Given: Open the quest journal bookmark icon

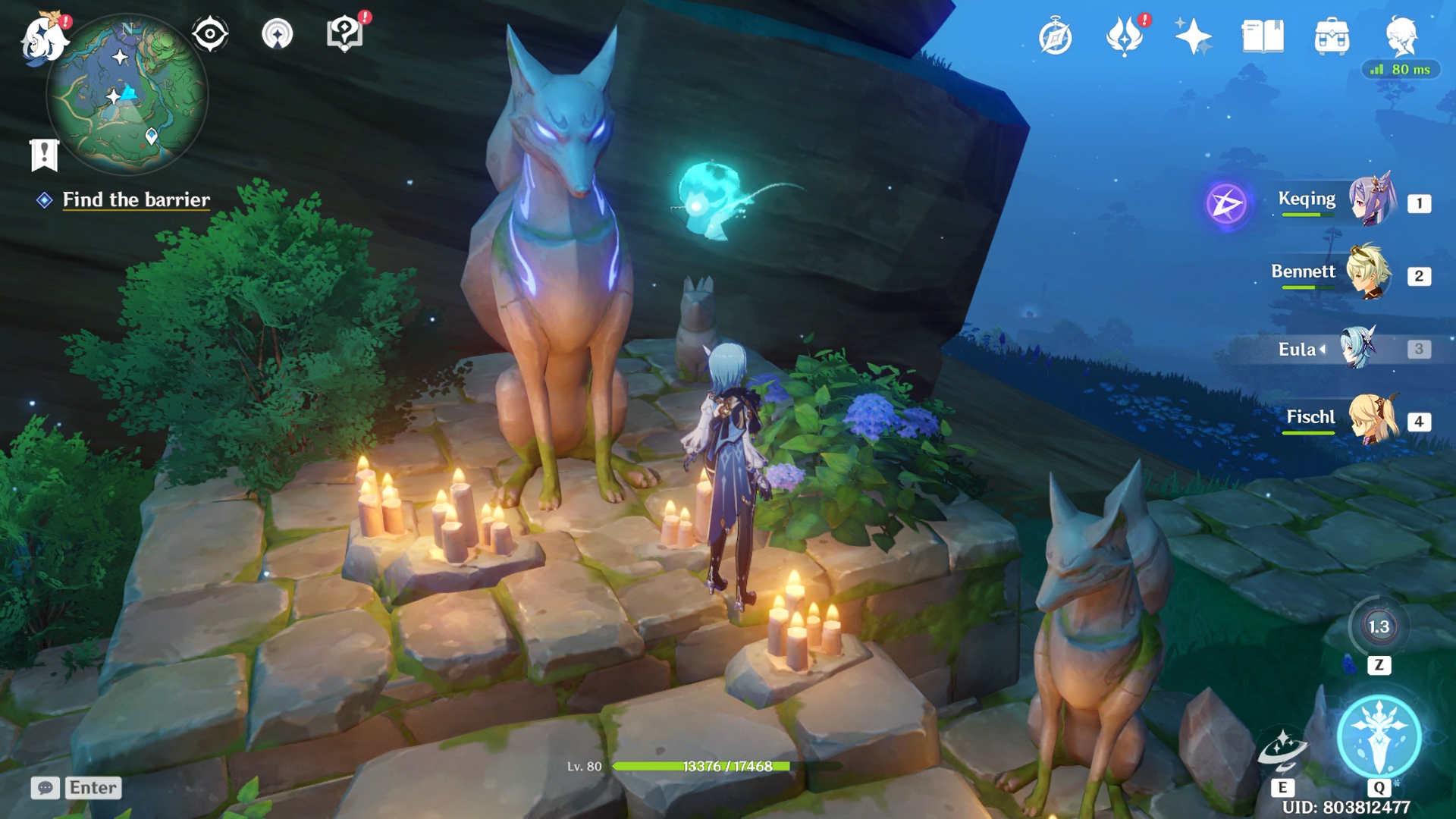Looking at the screenshot, I should [44, 155].
